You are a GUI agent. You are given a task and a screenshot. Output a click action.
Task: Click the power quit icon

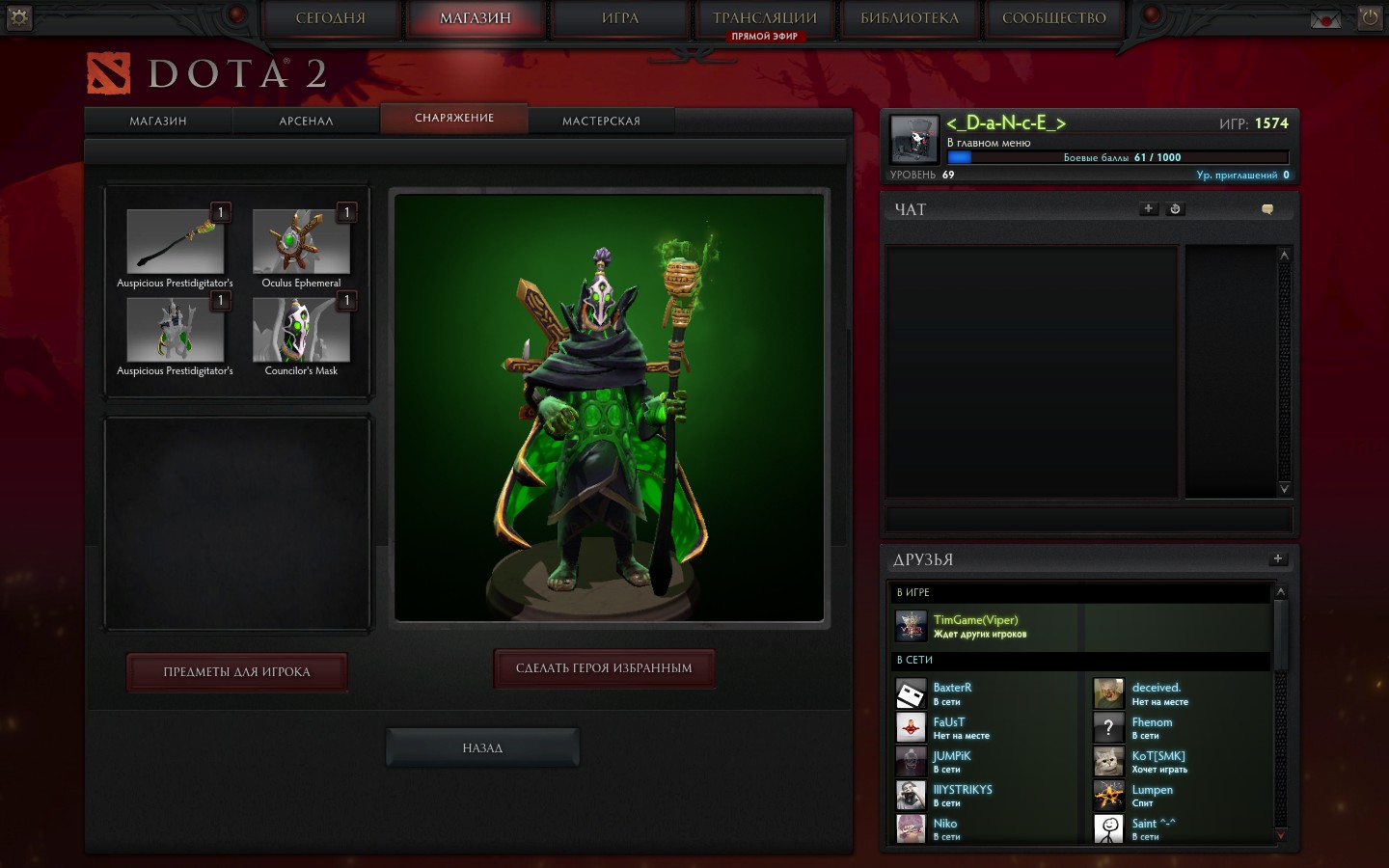(1370, 17)
